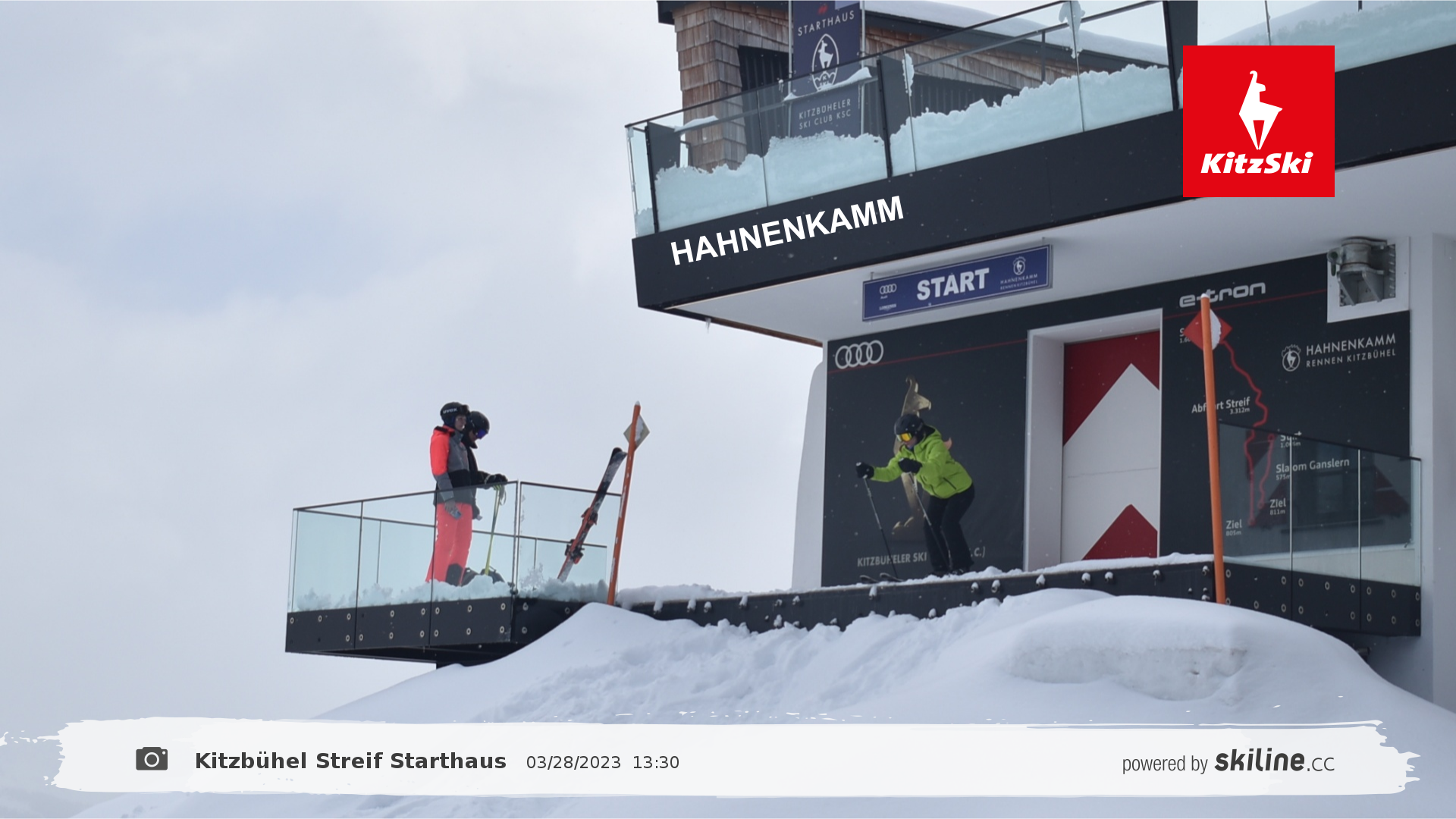Screen dimensions: 1456x819
Task: Open the skiline.cc link
Action: coord(1274,761)
